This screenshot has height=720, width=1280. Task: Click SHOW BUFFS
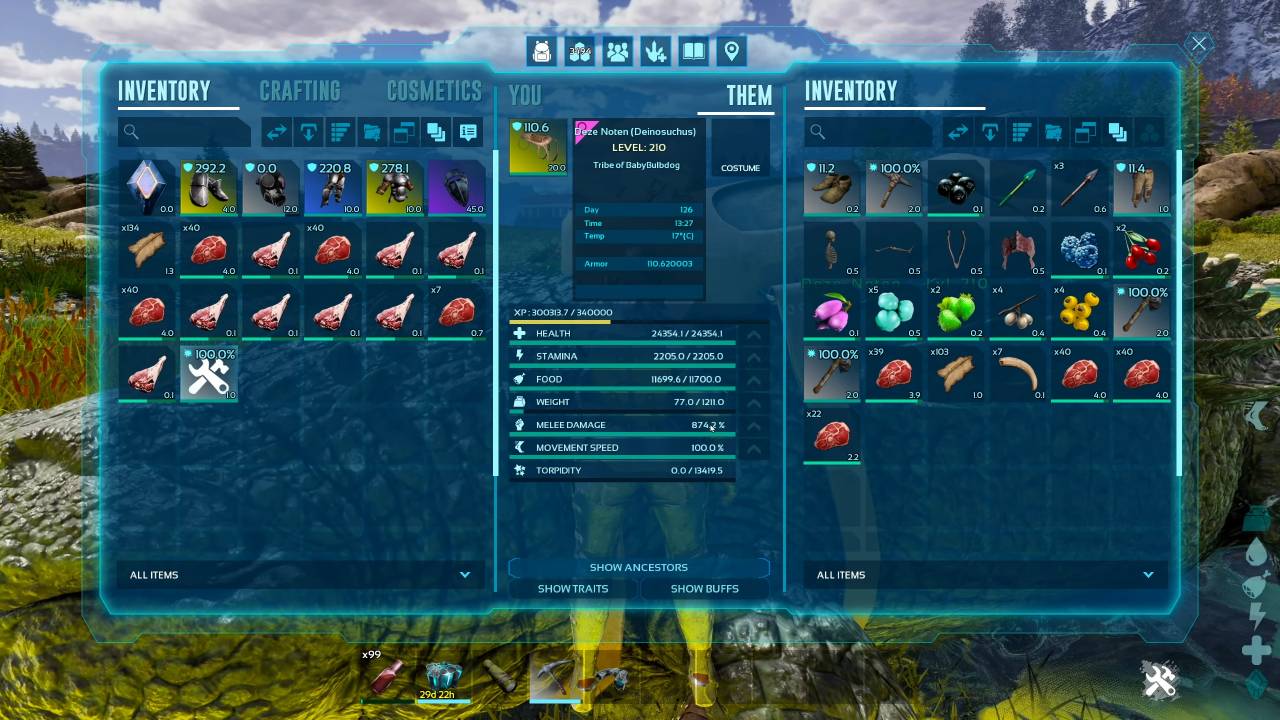pyautogui.click(x=705, y=589)
